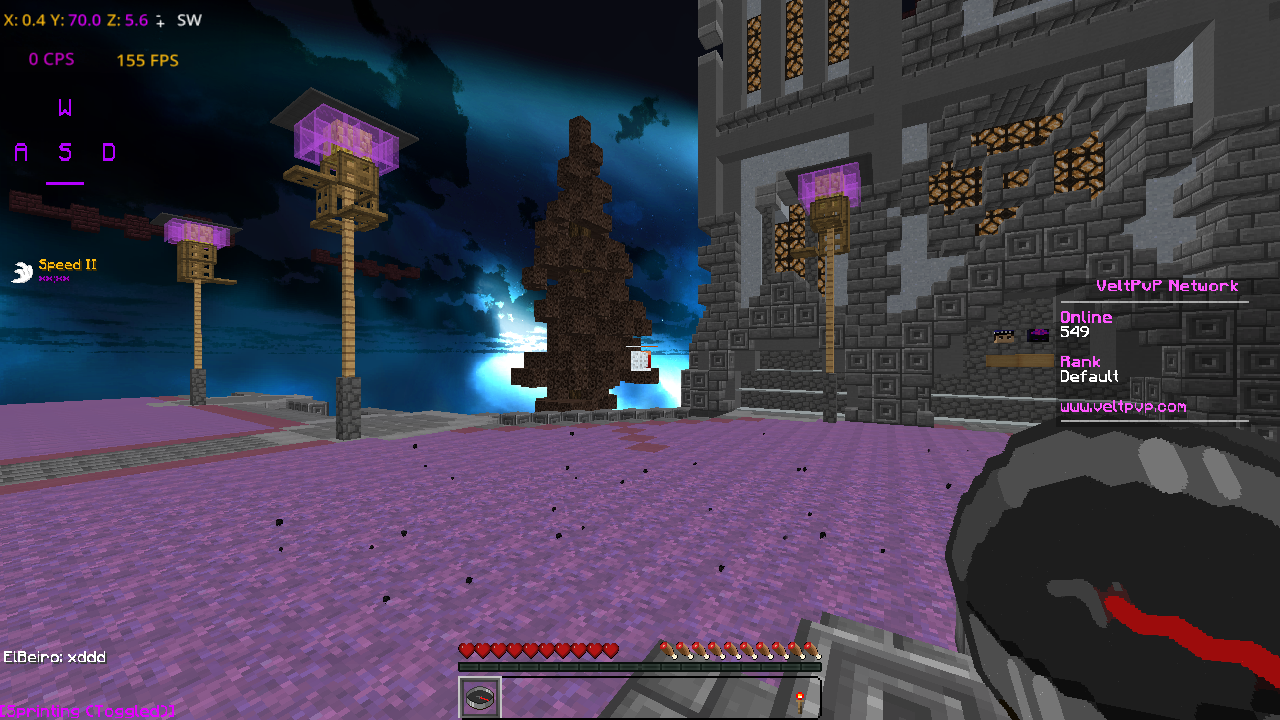This screenshot has height=720, width=1280.
Task: Click the 155 FPS counter display
Action: coord(145,60)
